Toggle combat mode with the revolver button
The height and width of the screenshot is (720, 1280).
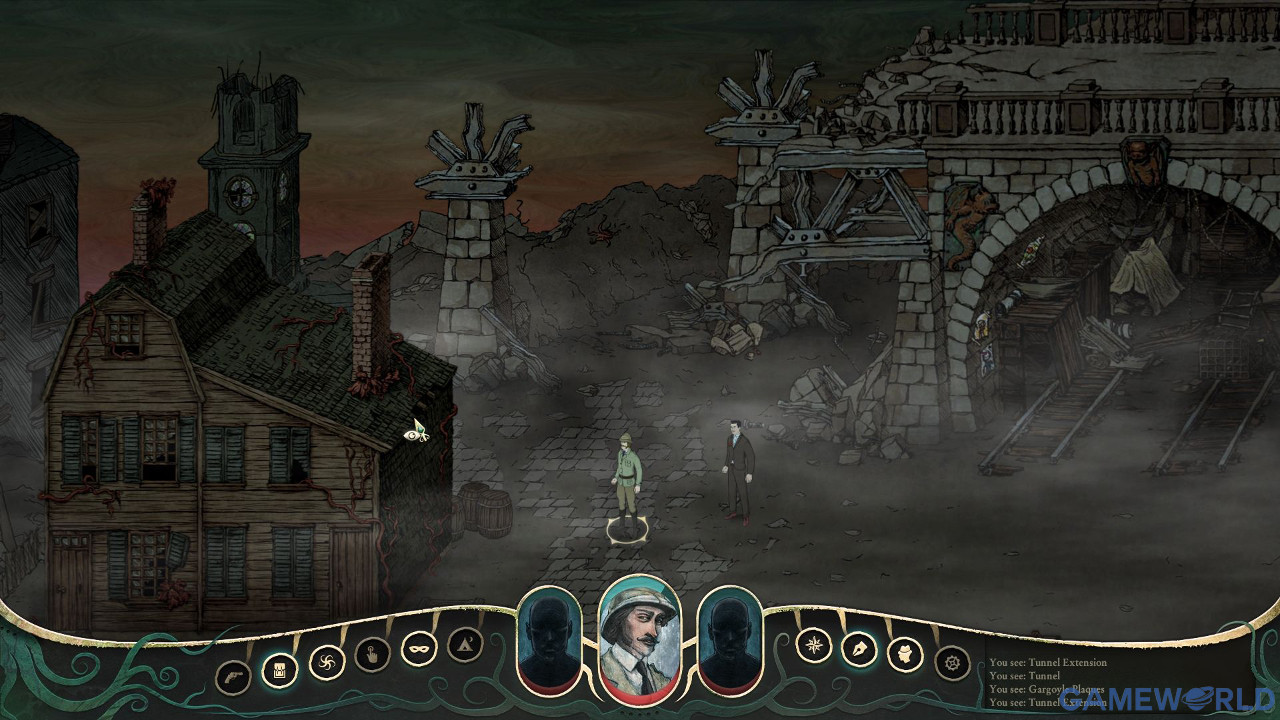pos(233,674)
